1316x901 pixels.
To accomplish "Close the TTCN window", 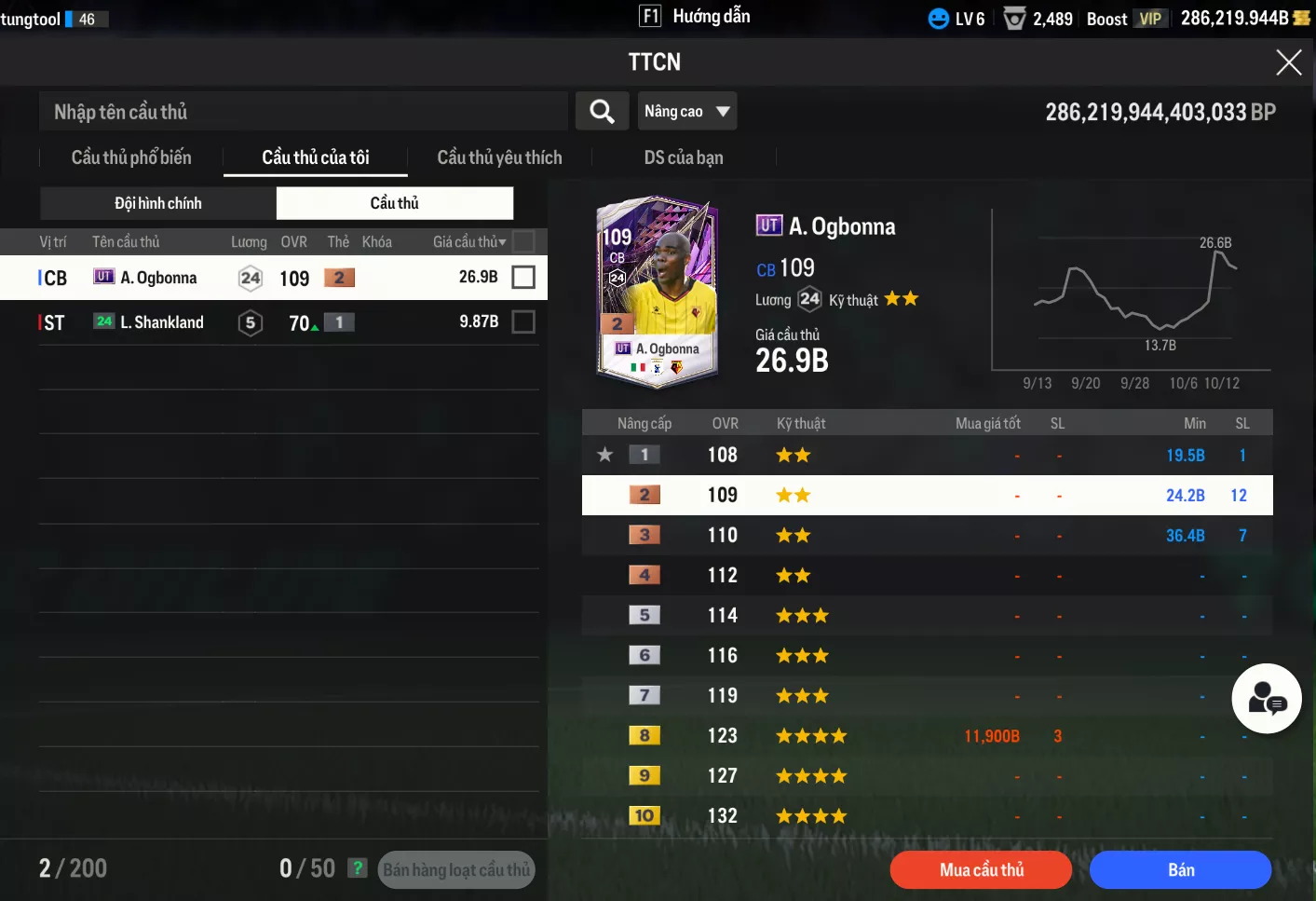I will click(1288, 62).
